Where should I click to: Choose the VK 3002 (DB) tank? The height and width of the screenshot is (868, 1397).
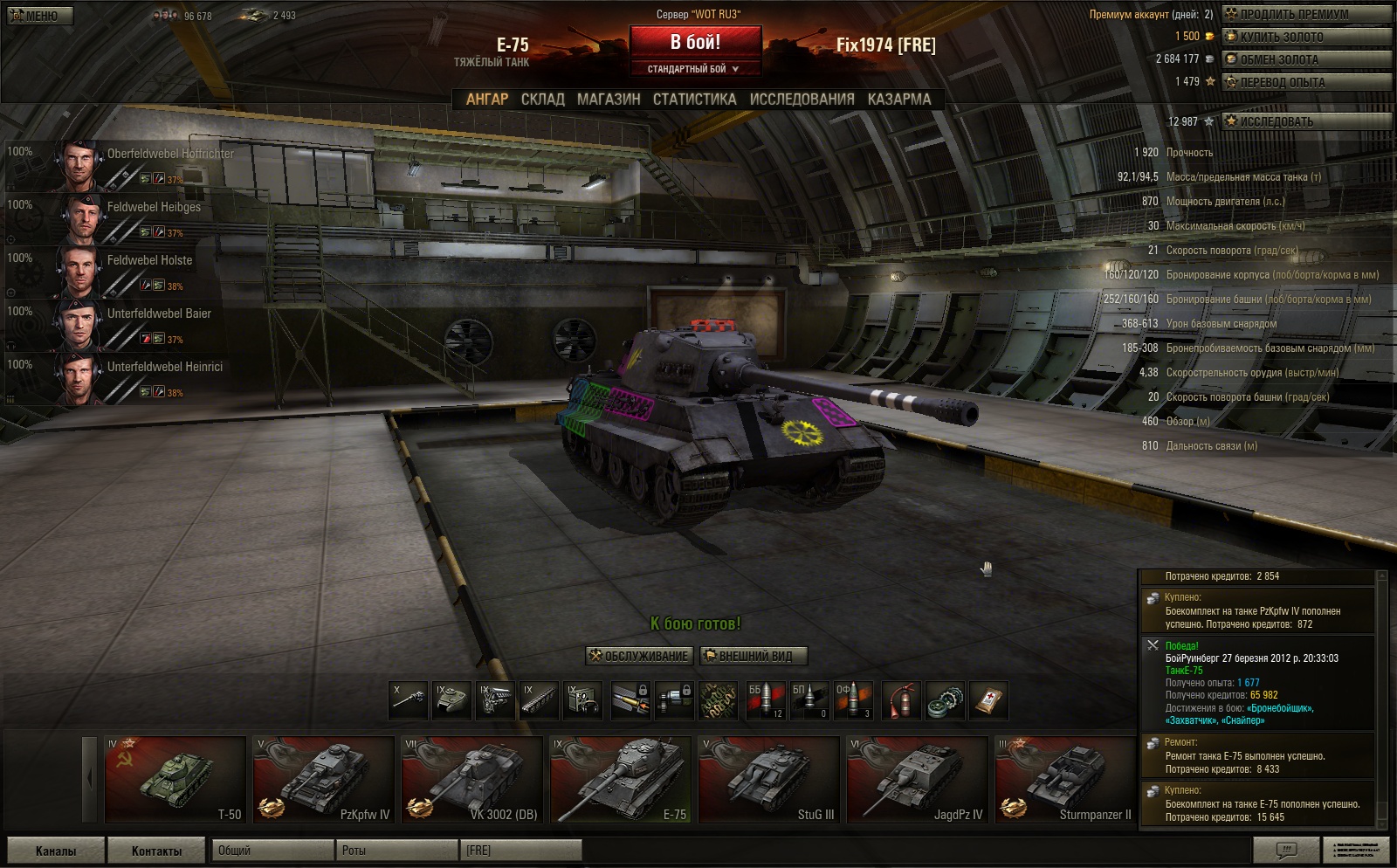coord(472,780)
